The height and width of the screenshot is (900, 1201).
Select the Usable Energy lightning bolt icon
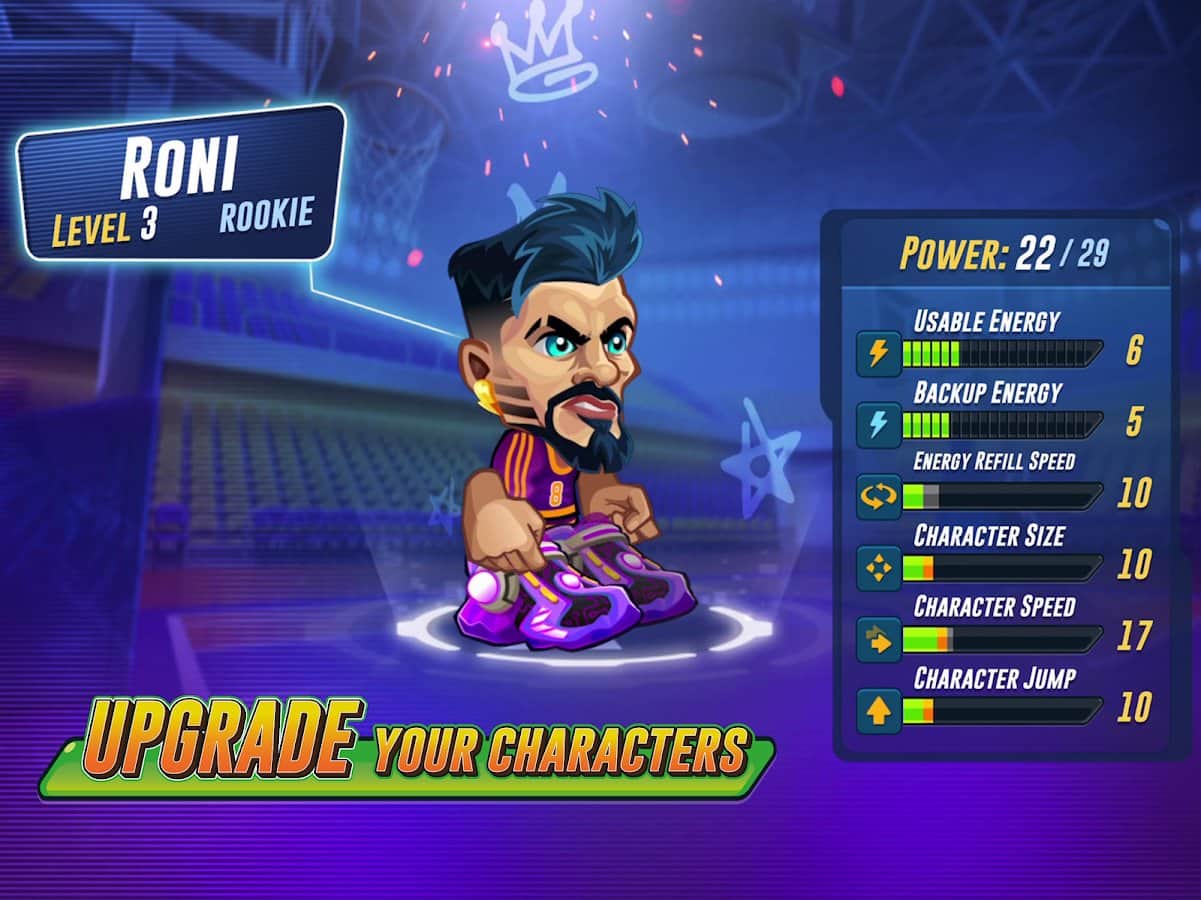(x=879, y=354)
